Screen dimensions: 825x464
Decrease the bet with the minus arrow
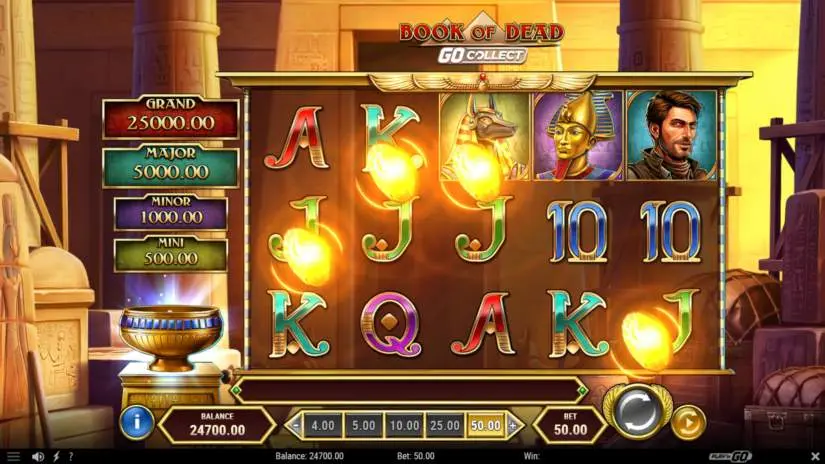point(295,425)
